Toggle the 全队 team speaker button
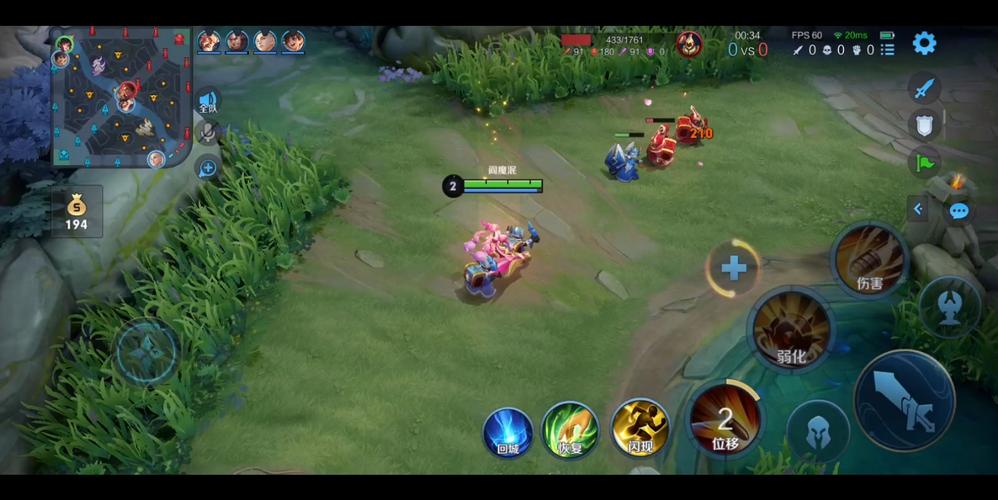 click(208, 102)
